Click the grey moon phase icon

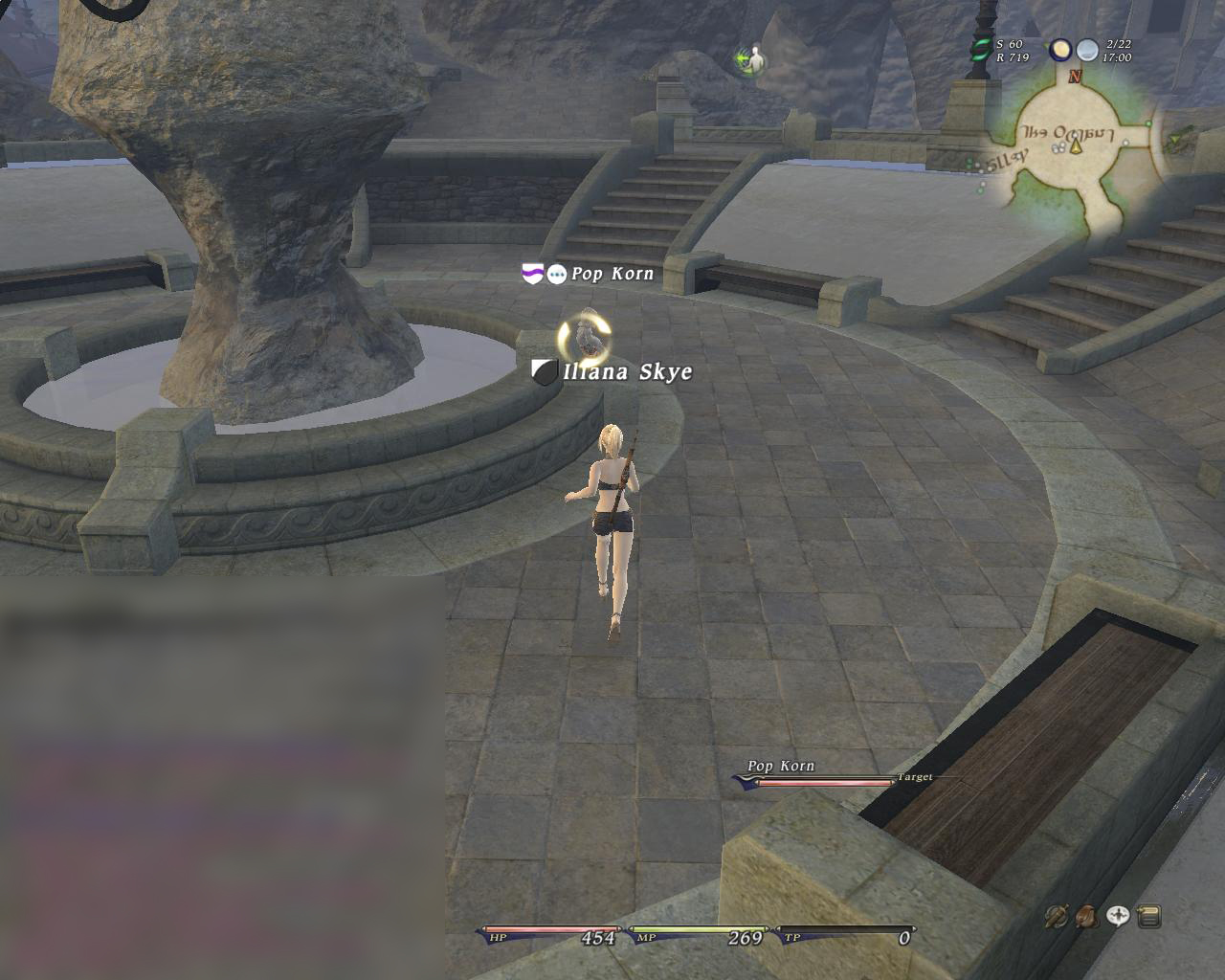[x=1087, y=50]
